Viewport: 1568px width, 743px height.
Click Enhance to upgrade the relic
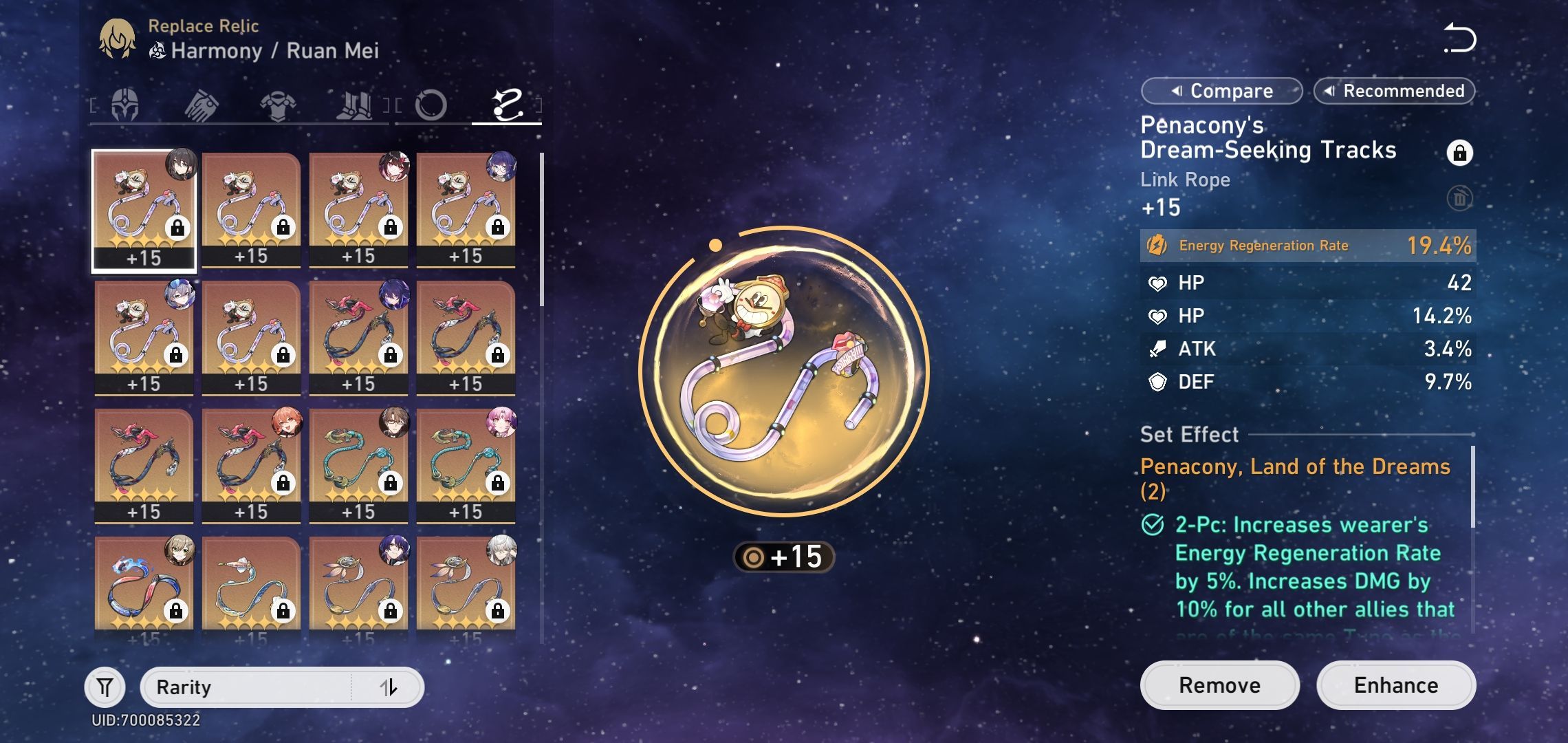point(1396,685)
